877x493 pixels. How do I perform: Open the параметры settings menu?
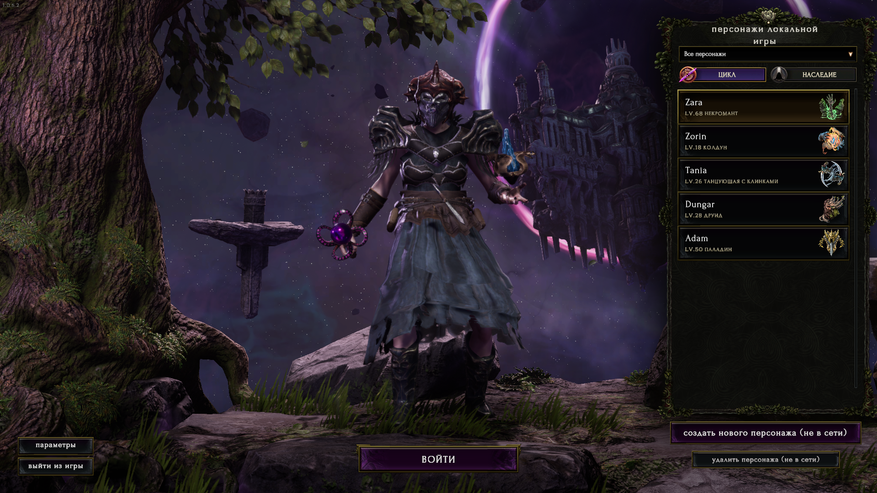pos(55,445)
